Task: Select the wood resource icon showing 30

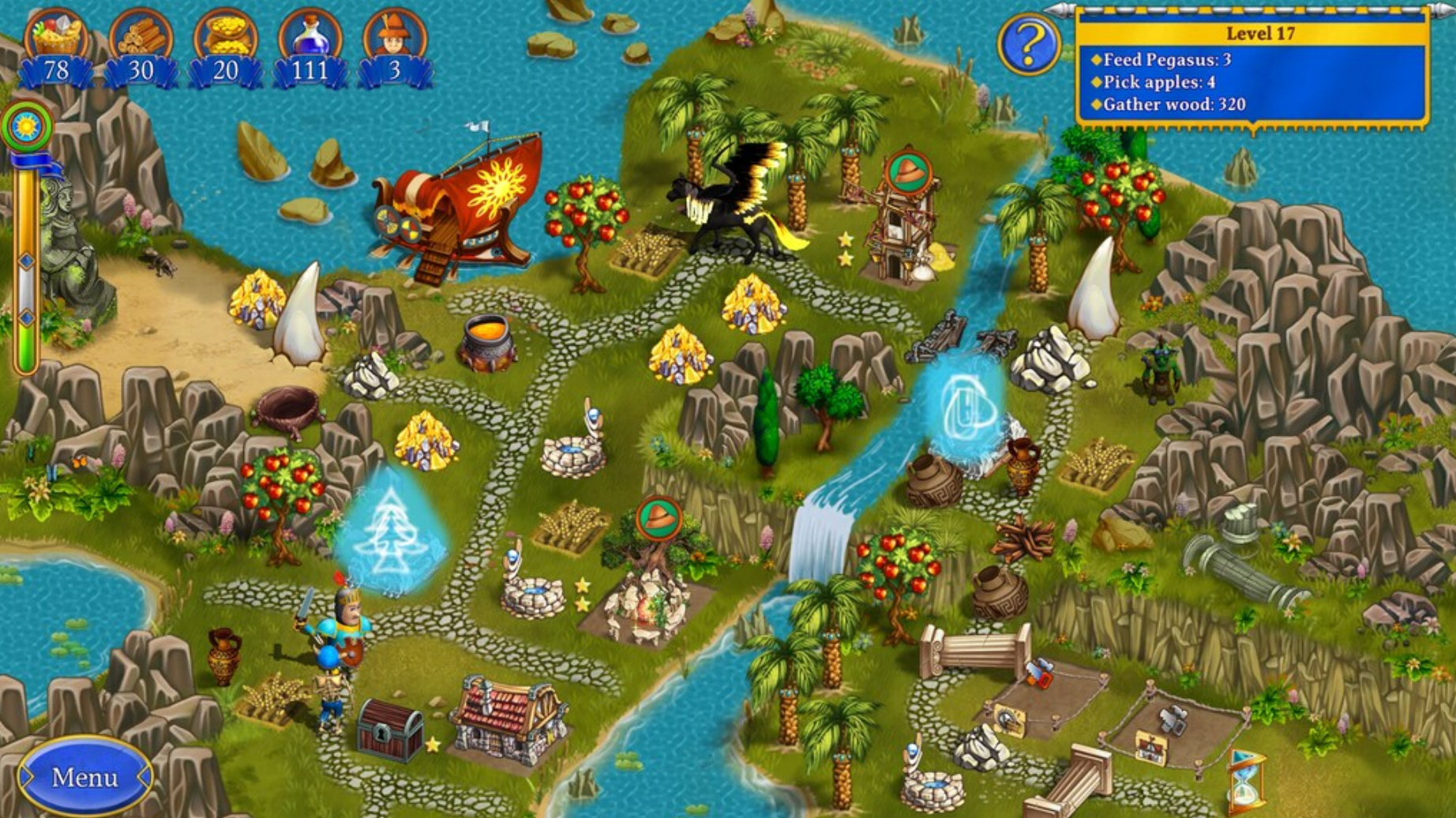Action: coord(142,36)
